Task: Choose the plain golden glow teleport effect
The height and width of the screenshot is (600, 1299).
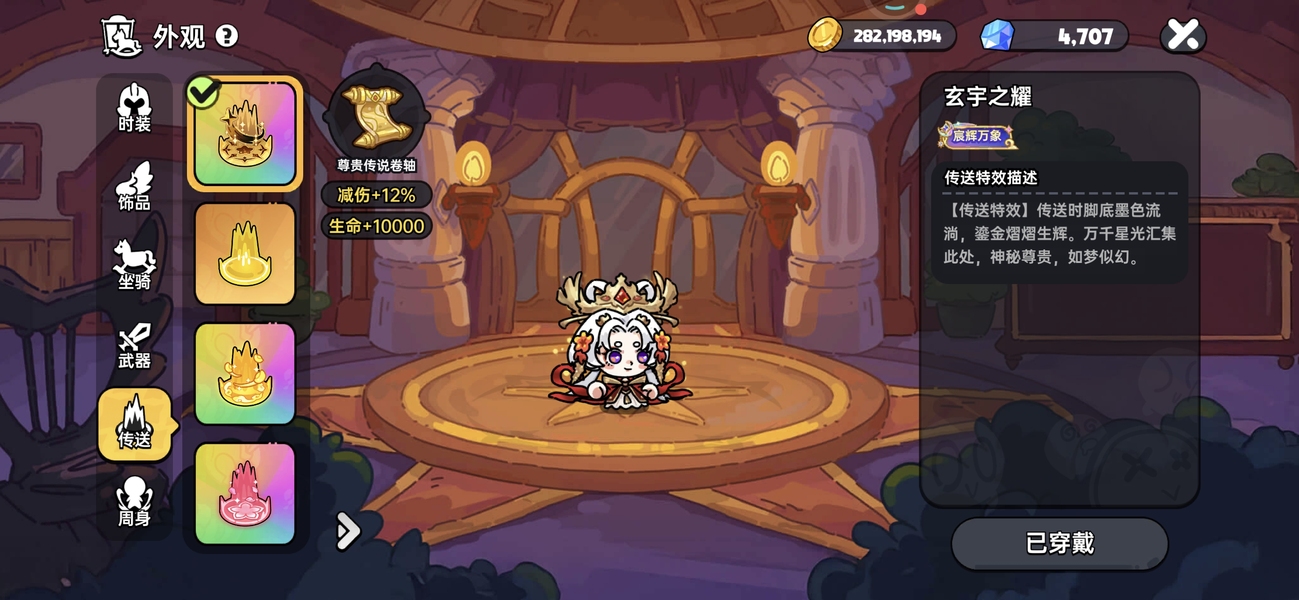Action: coord(245,254)
